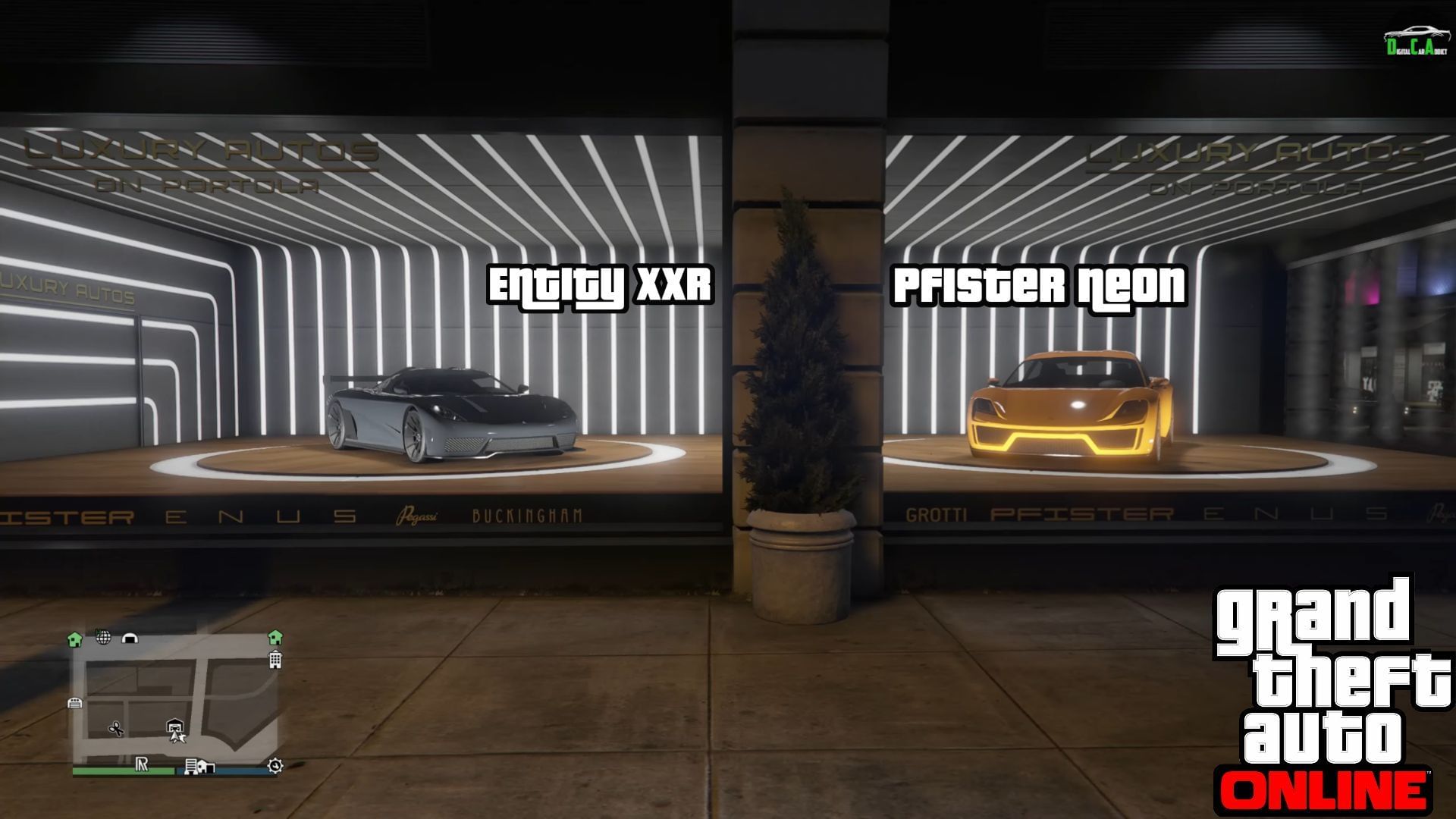Viewport: 1456px width, 819px height.
Task: Click the garage door blip on the minimap left edge
Action: coord(76,703)
